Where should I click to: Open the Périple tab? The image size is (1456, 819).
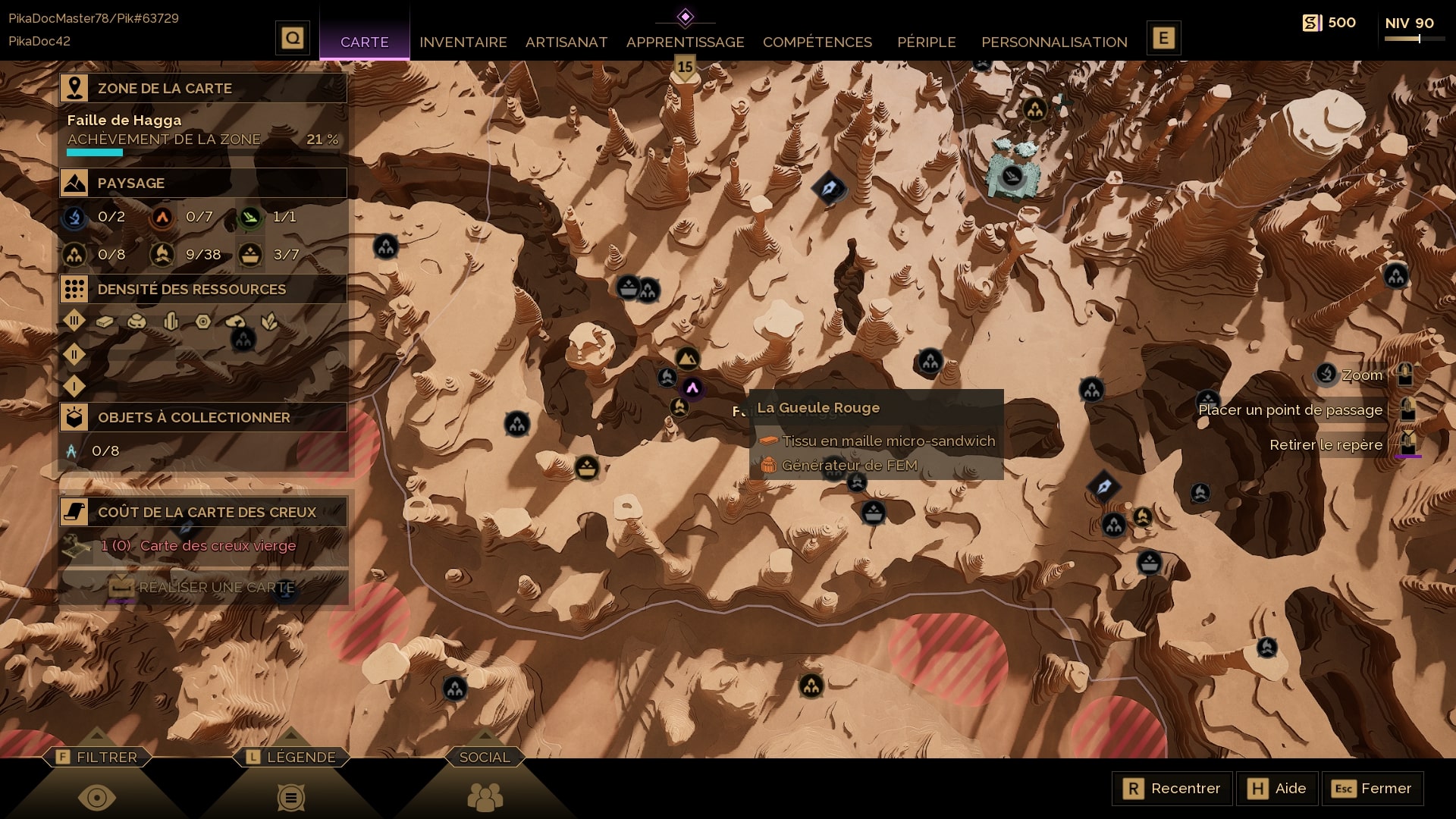[x=926, y=42]
